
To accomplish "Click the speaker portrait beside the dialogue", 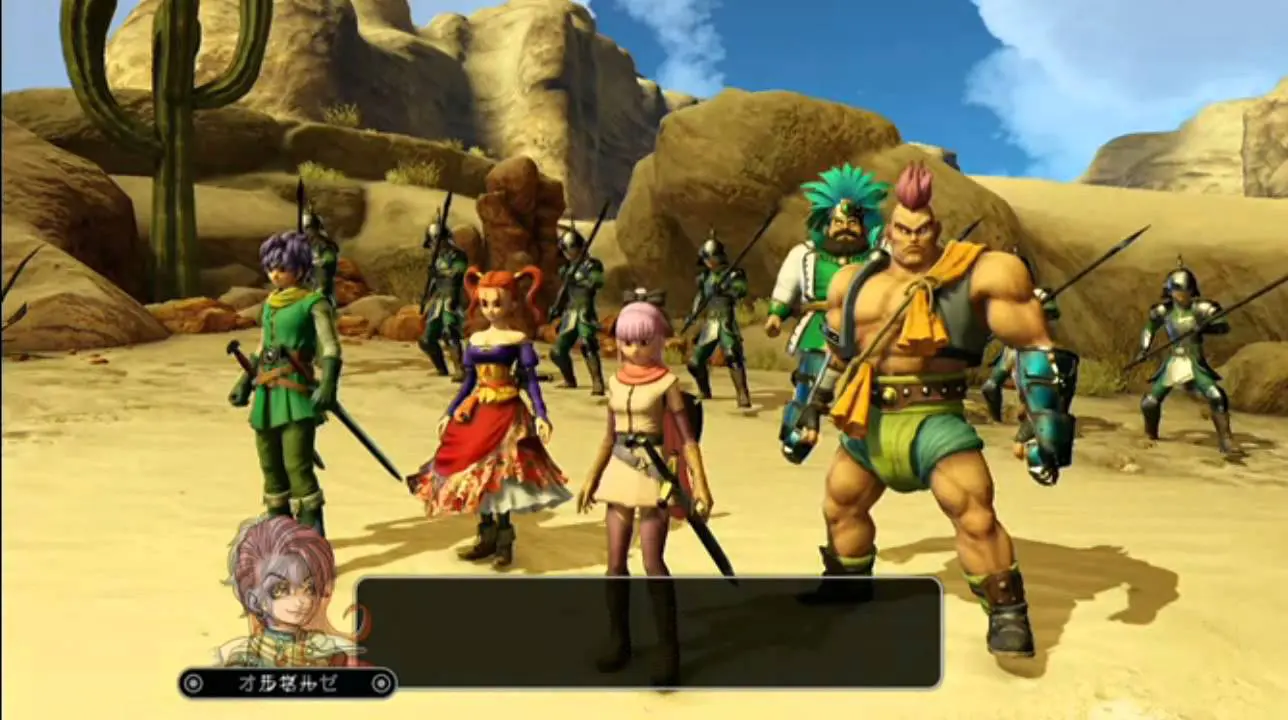I will click(x=287, y=590).
